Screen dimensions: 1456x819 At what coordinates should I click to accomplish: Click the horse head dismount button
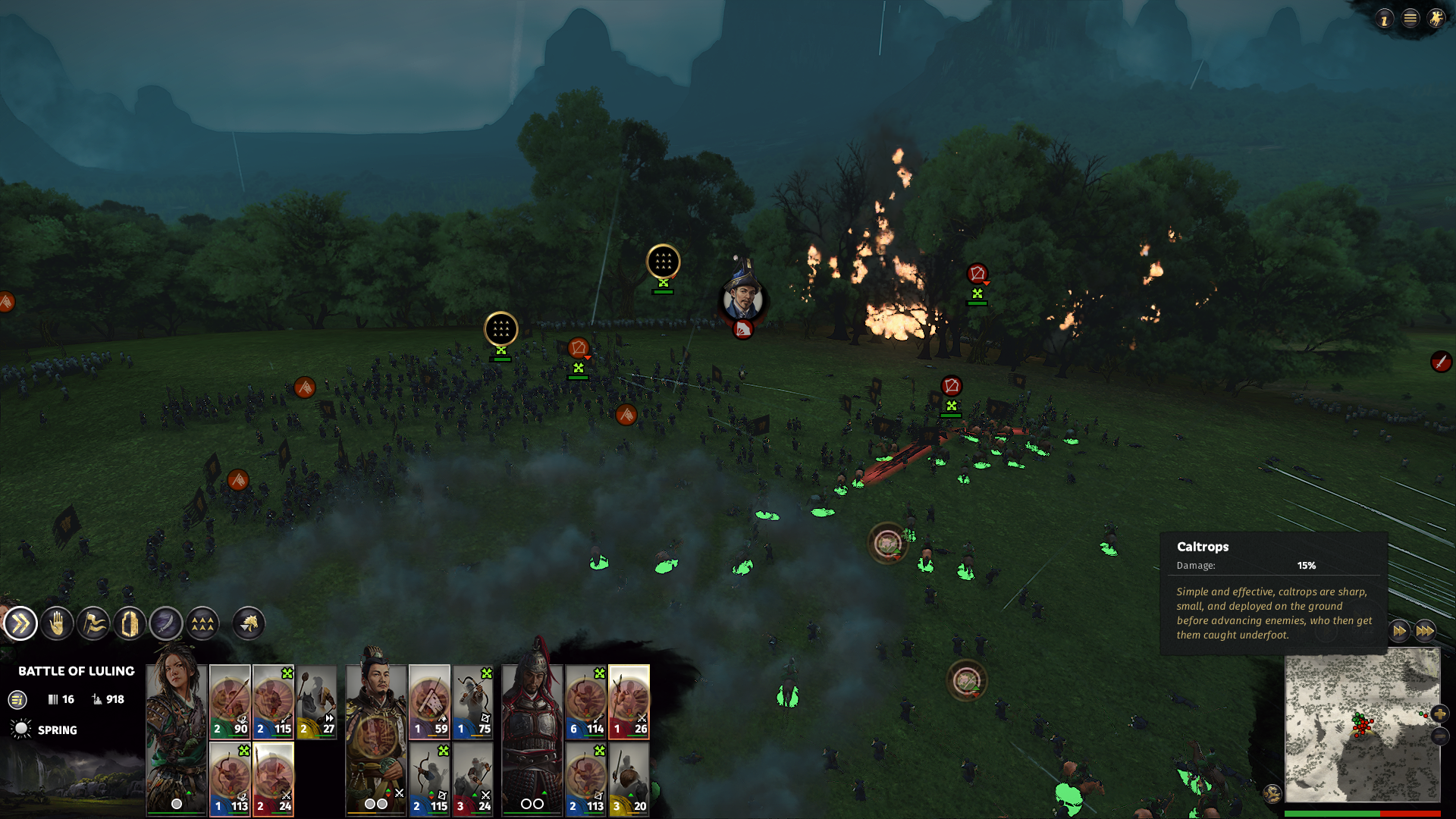pyautogui.click(x=249, y=624)
